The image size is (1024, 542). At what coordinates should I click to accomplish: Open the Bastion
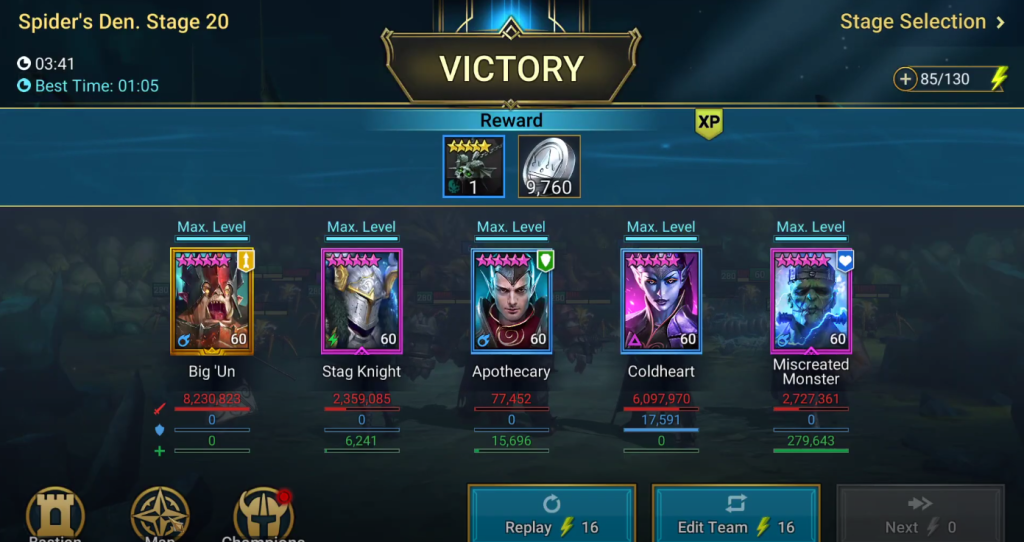coord(55,517)
